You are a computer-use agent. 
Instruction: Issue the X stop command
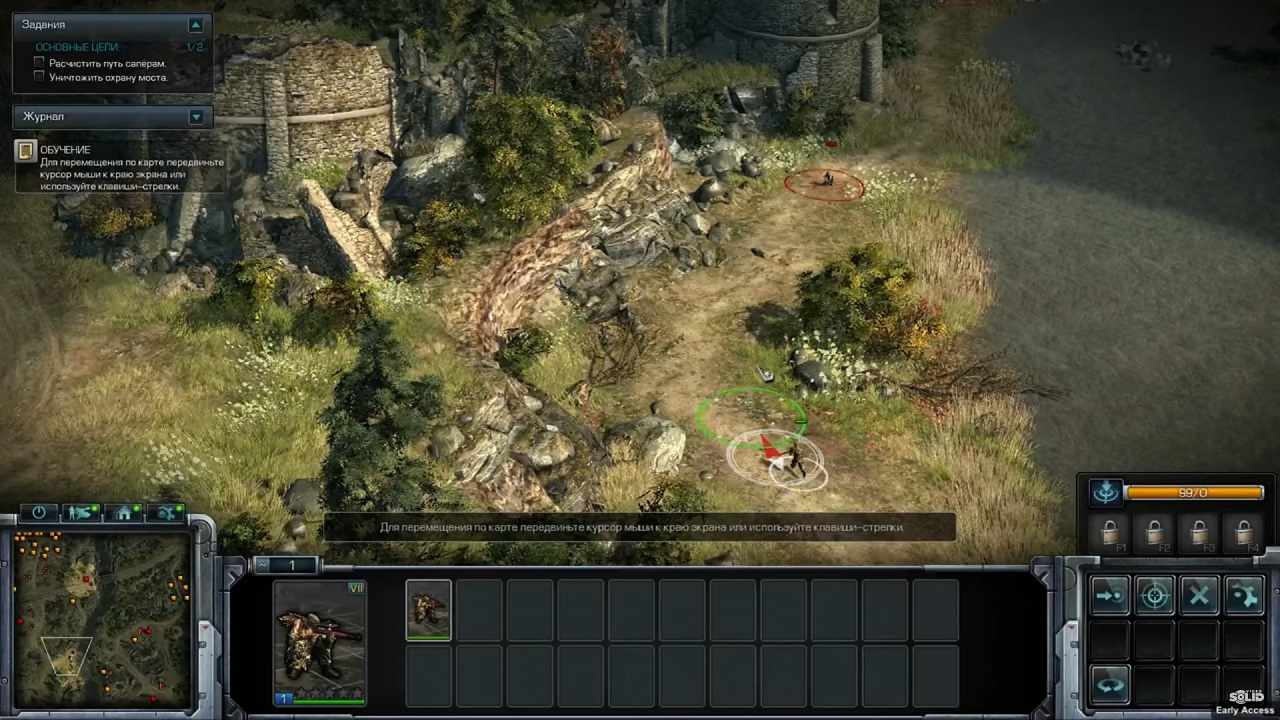(x=1199, y=597)
